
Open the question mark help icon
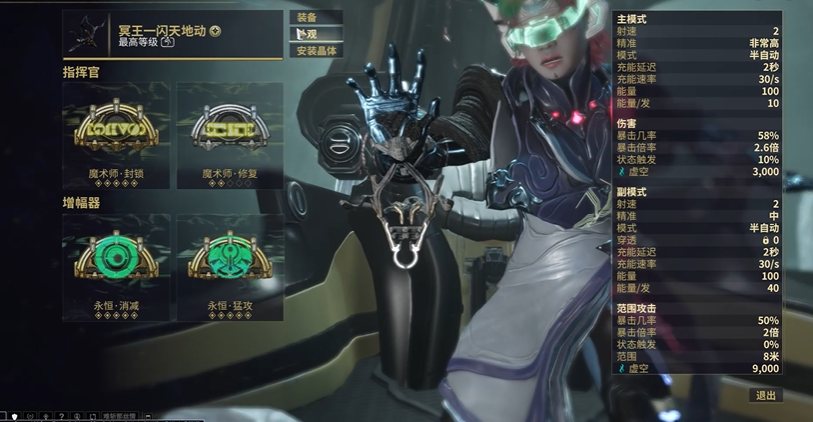click(63, 416)
